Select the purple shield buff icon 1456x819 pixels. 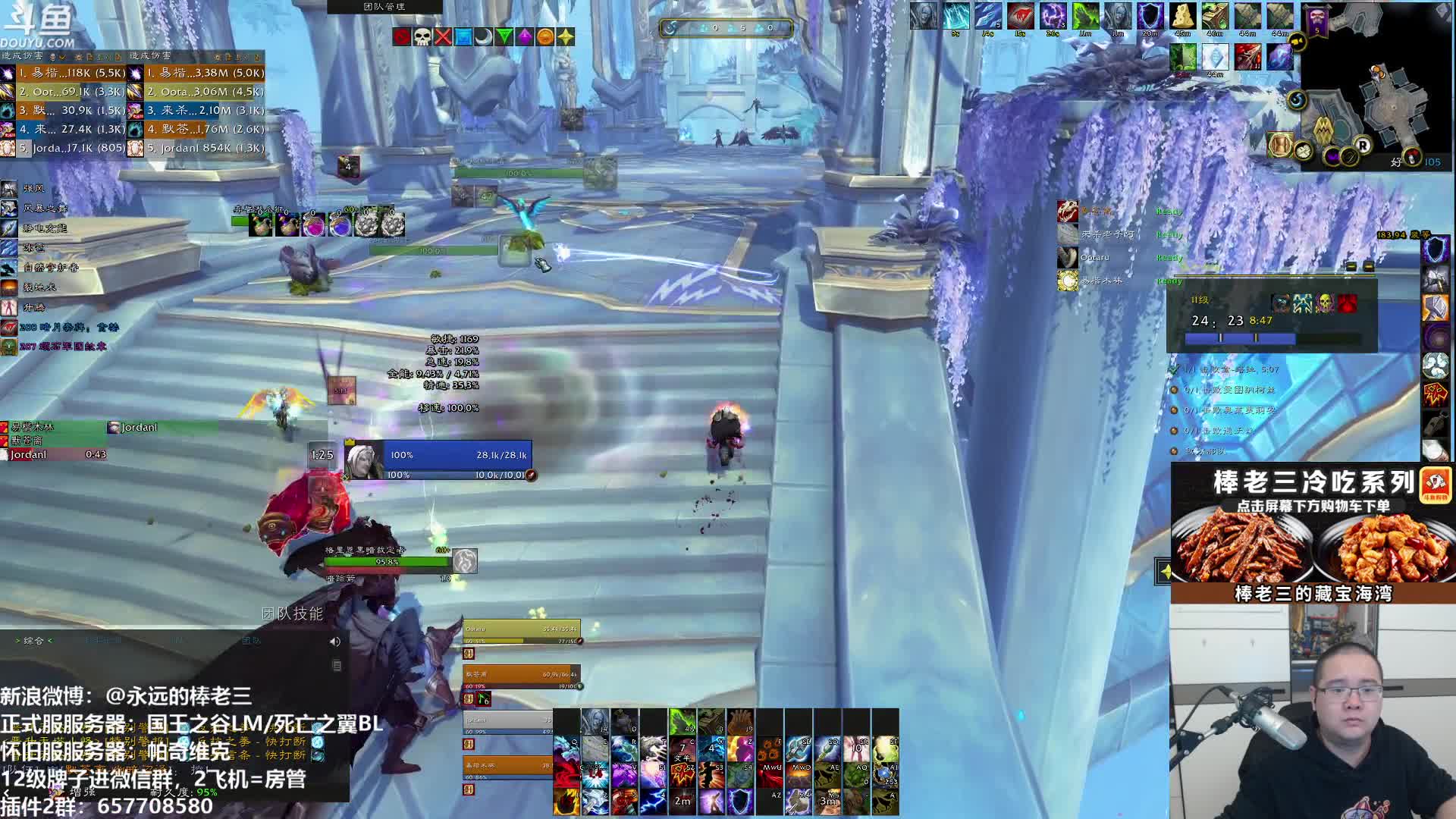tap(1150, 17)
